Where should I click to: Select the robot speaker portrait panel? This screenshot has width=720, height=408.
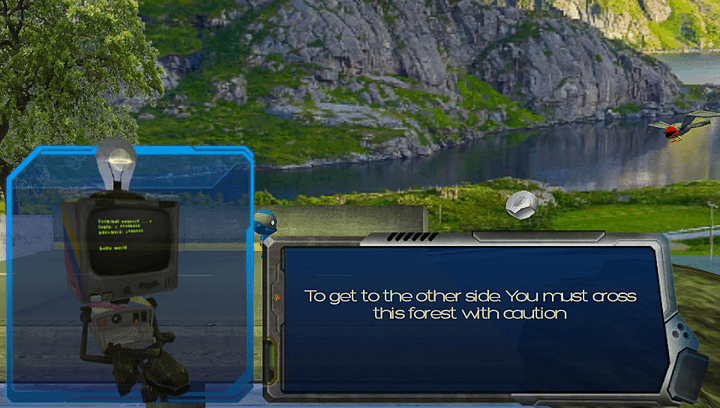click(128, 270)
